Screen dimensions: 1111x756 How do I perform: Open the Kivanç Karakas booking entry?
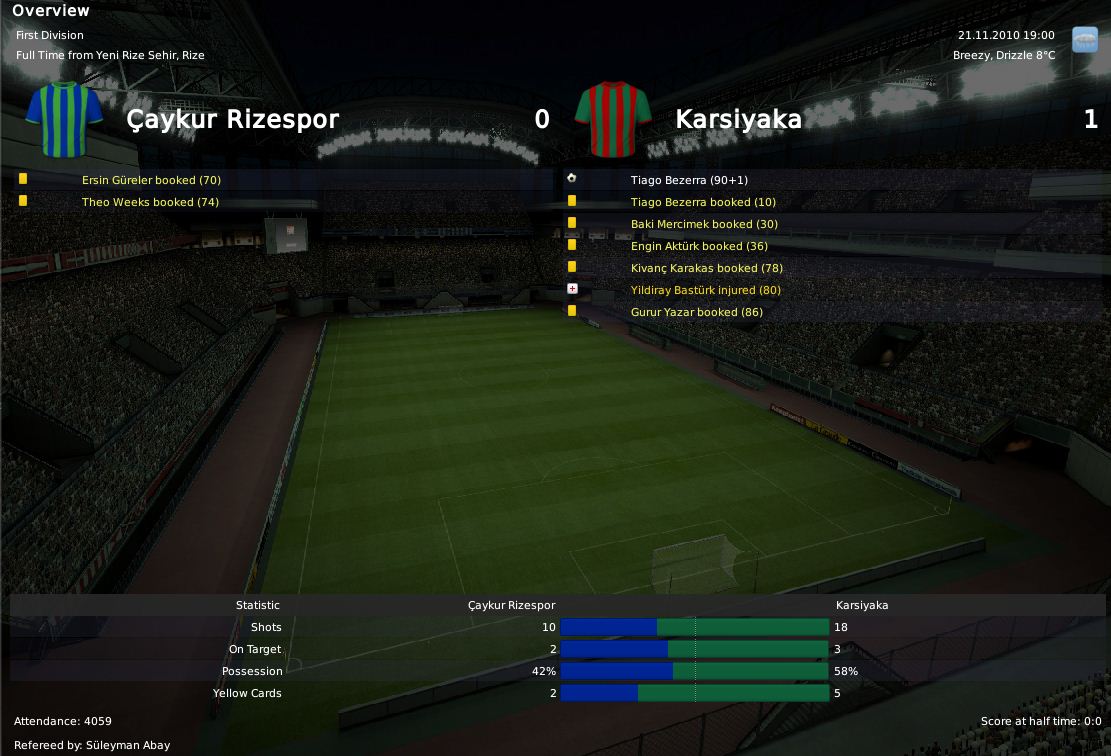coord(706,268)
